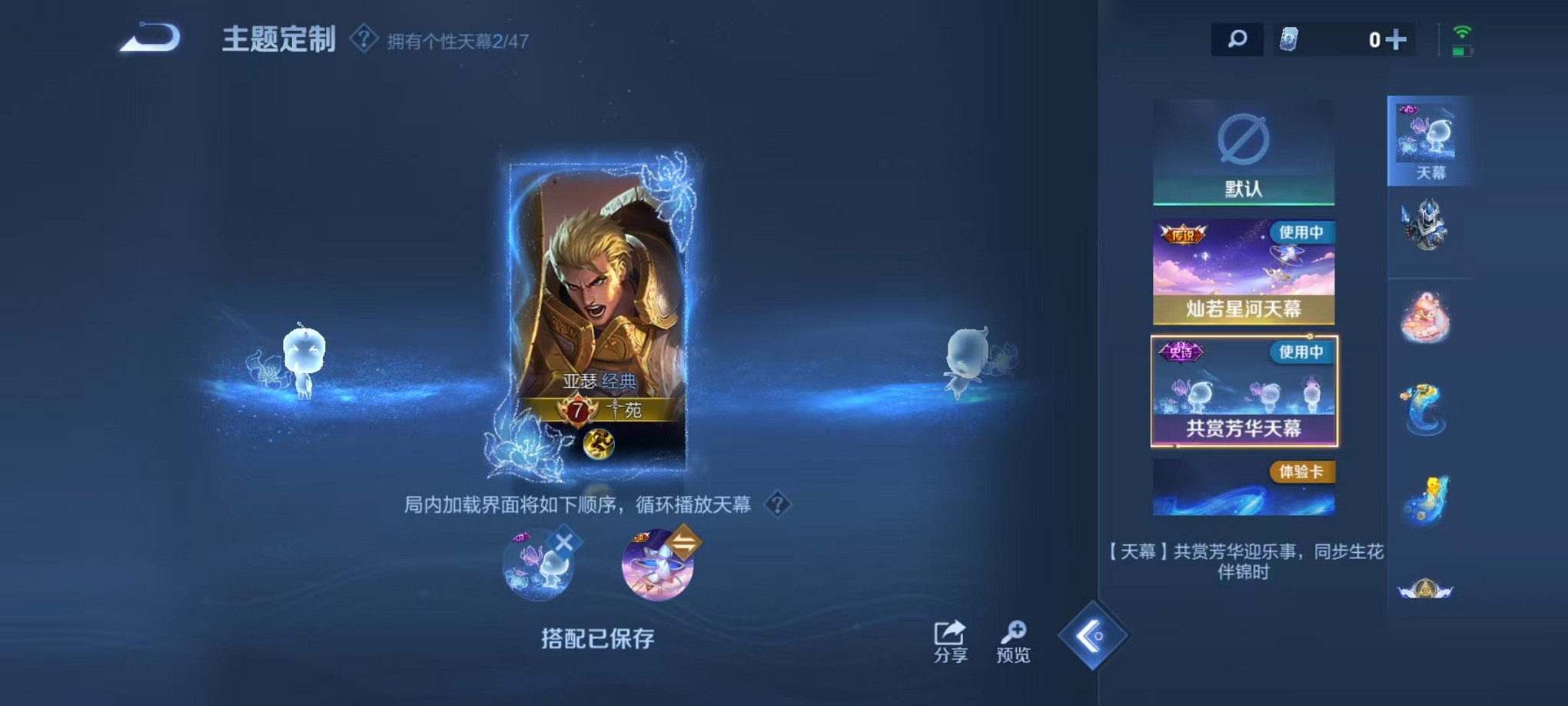The height and width of the screenshot is (706, 1568).
Task: Select the 默认 default canopy option
Action: tap(1244, 152)
